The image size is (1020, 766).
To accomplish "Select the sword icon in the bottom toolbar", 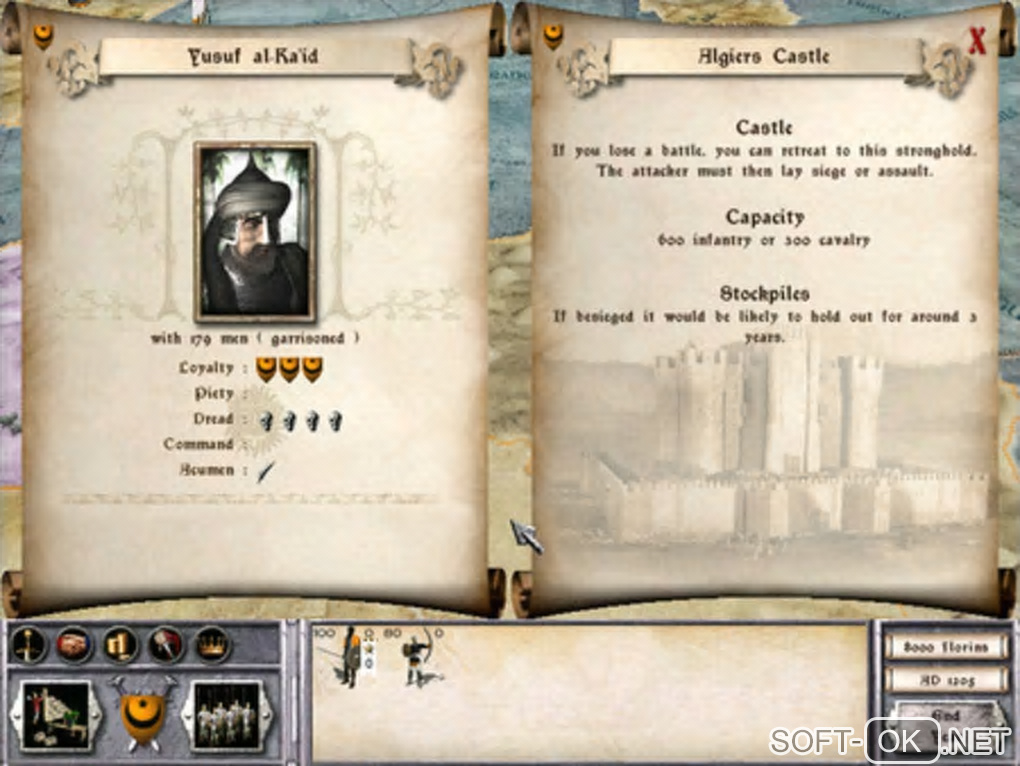I will coord(30,645).
